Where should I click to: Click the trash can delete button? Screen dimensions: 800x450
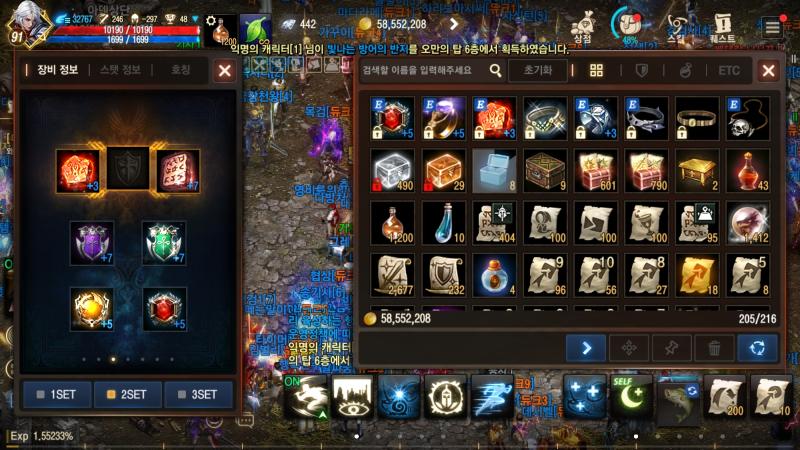[714, 348]
